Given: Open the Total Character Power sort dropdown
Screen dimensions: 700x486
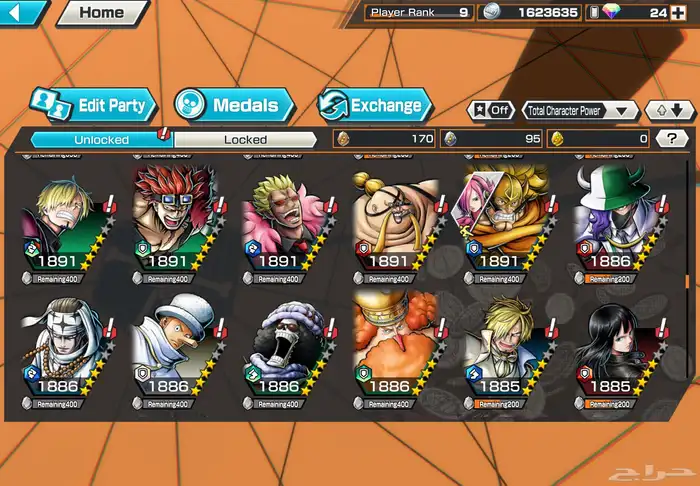Looking at the screenshot, I should click(x=581, y=111).
